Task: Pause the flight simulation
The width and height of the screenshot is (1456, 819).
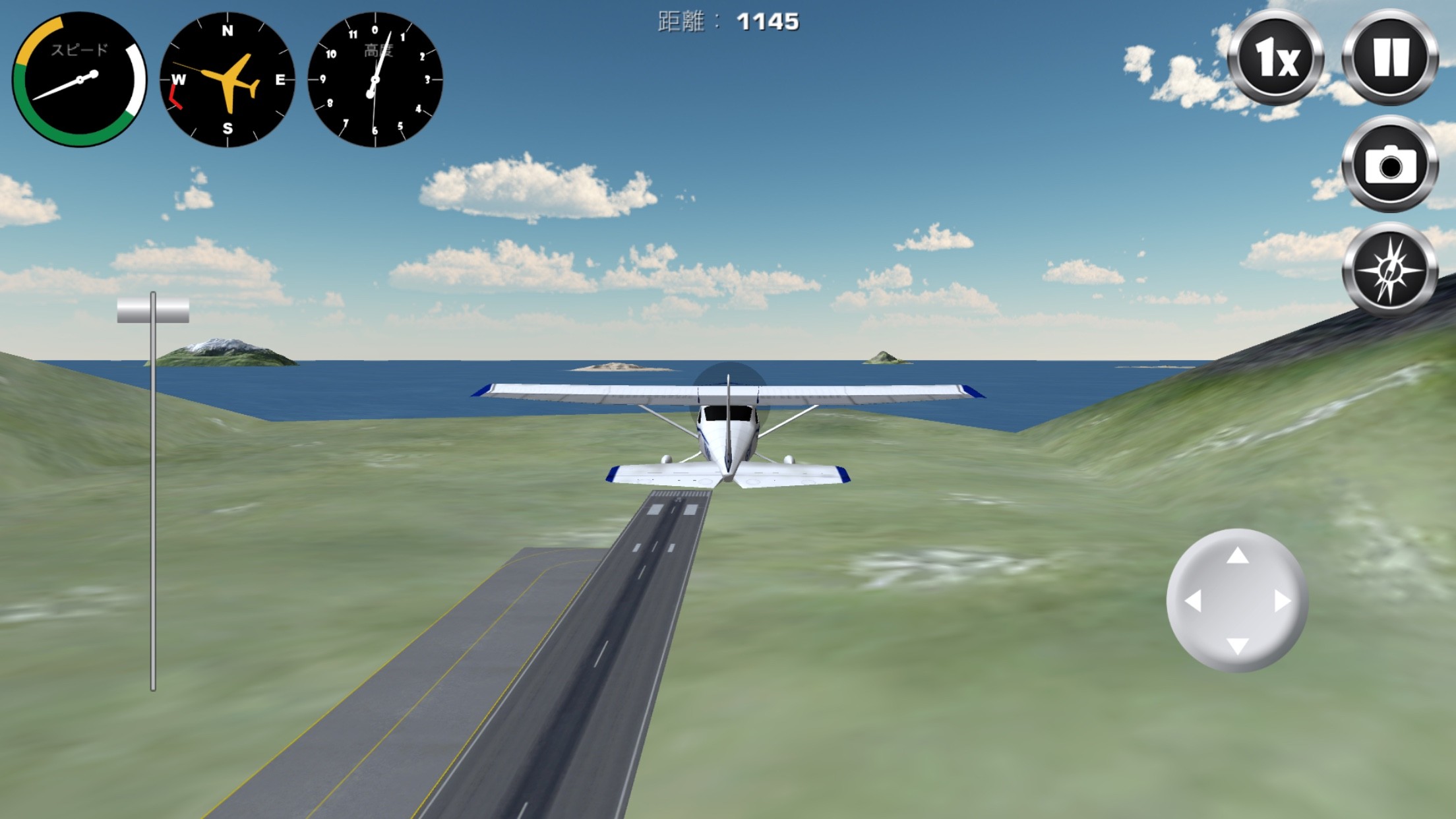Action: [x=1390, y=58]
